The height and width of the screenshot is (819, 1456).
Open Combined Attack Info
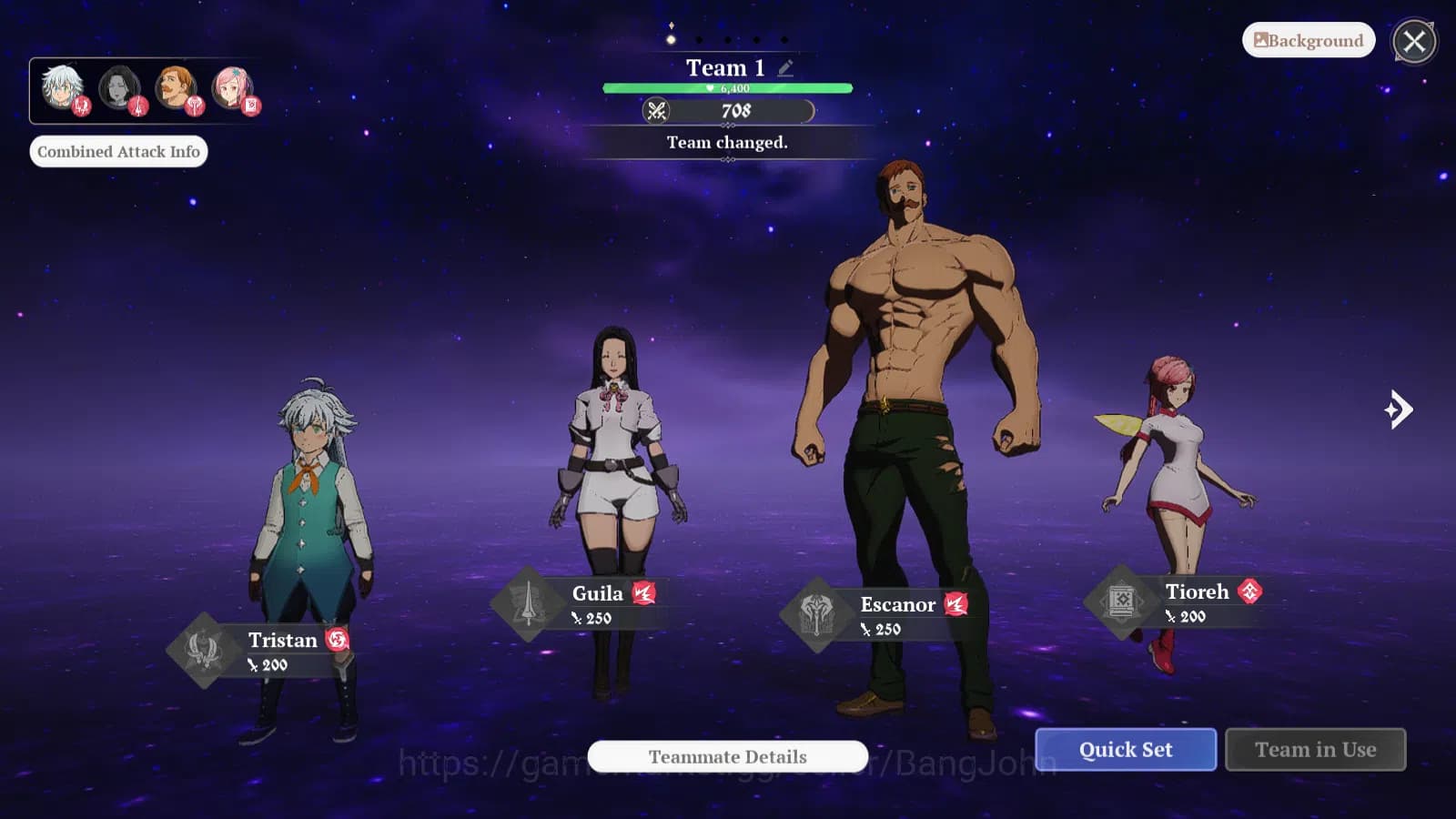click(119, 151)
